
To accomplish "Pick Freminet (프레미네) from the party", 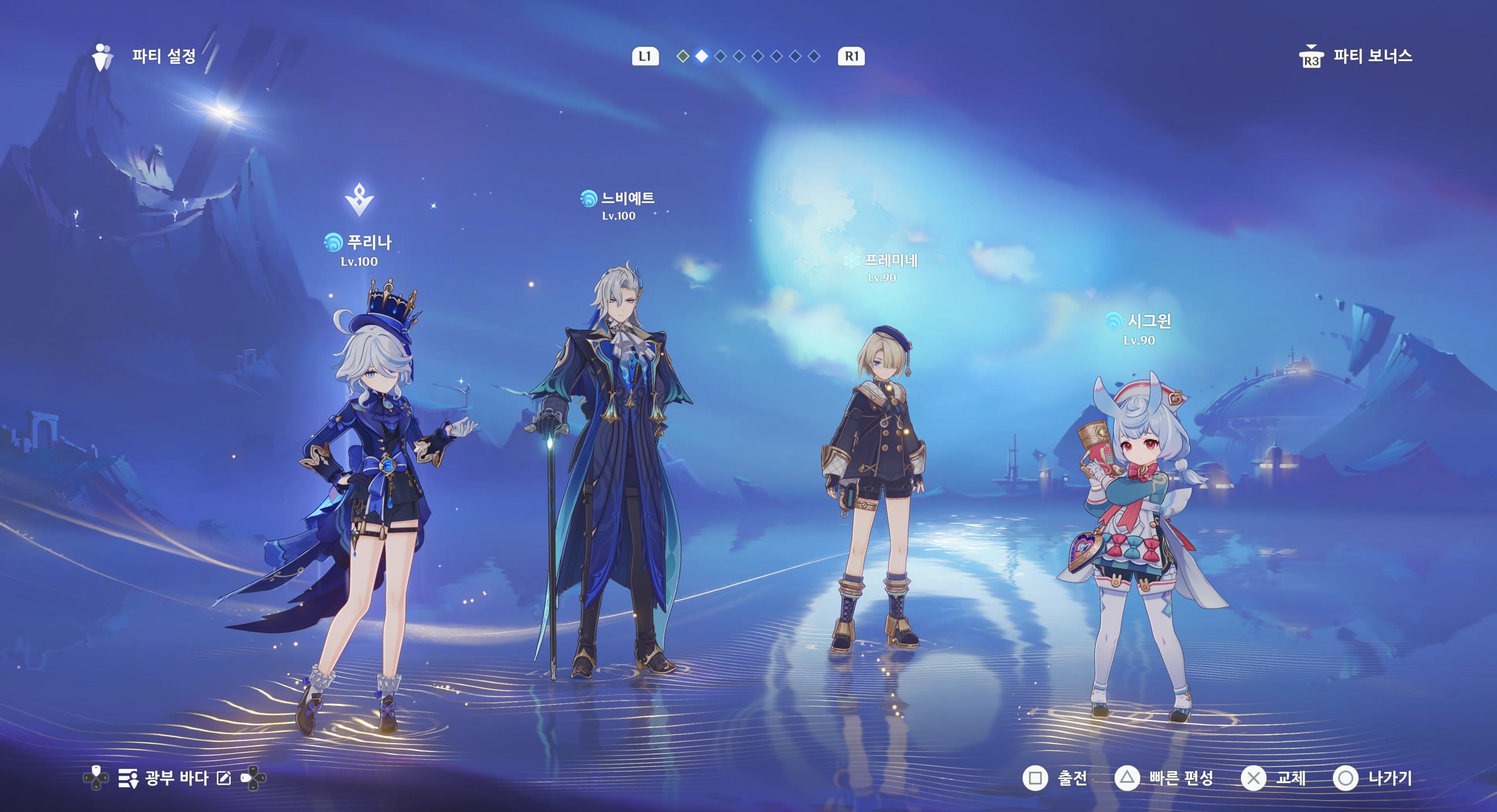I will [874, 488].
